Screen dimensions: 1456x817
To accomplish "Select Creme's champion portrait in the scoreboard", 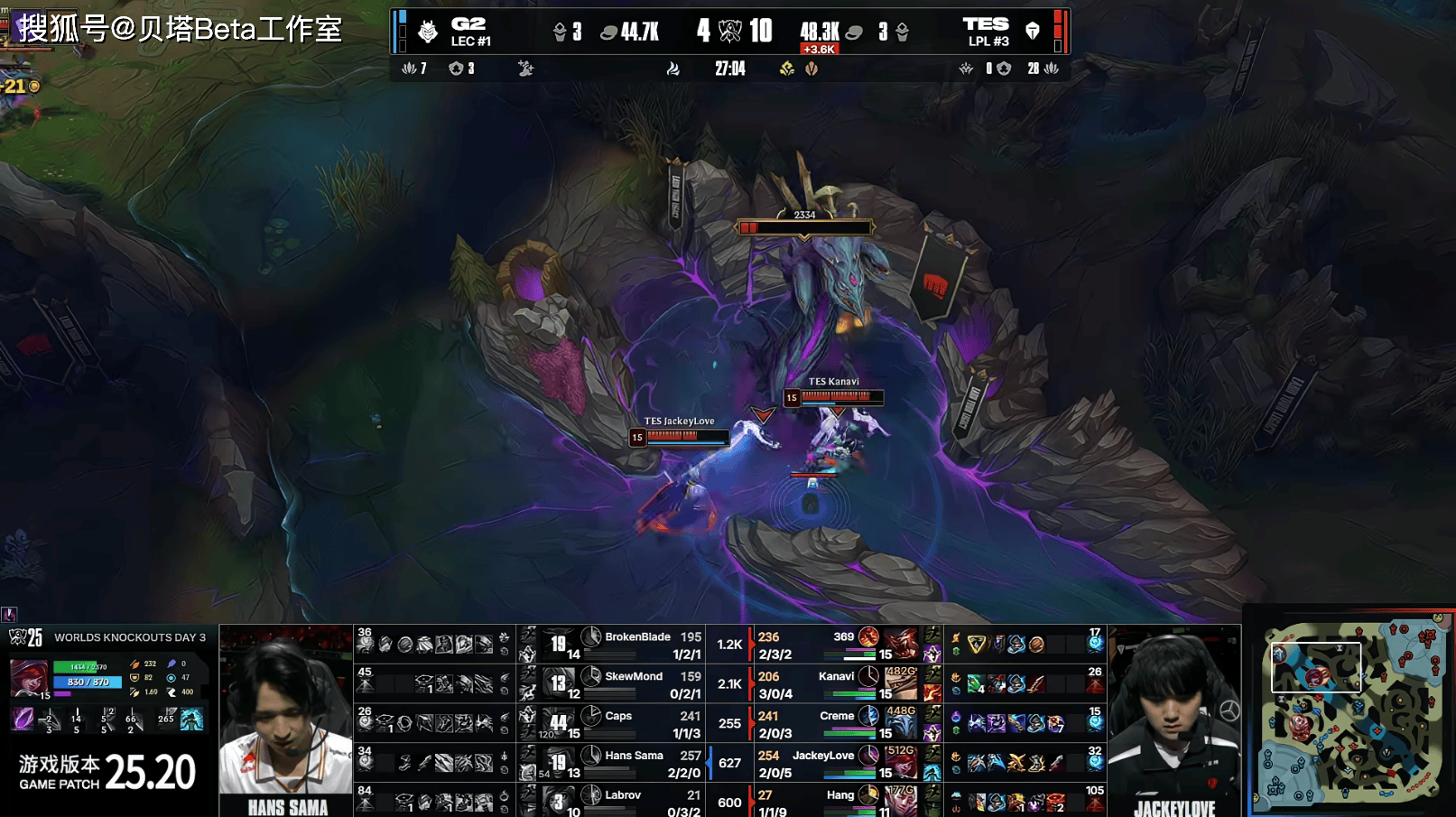I will 901,722.
